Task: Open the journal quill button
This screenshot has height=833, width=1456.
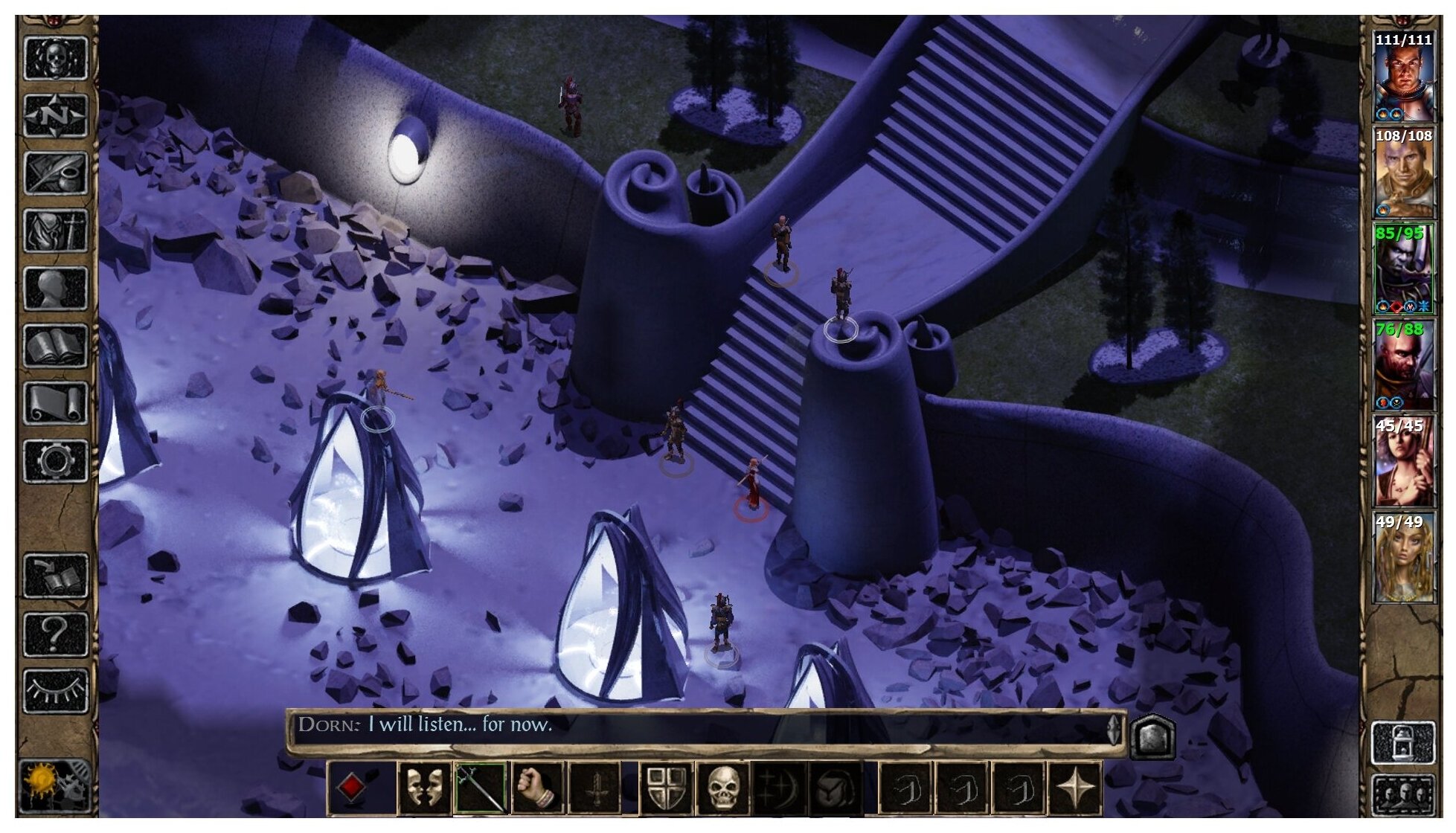Action: coord(55,173)
